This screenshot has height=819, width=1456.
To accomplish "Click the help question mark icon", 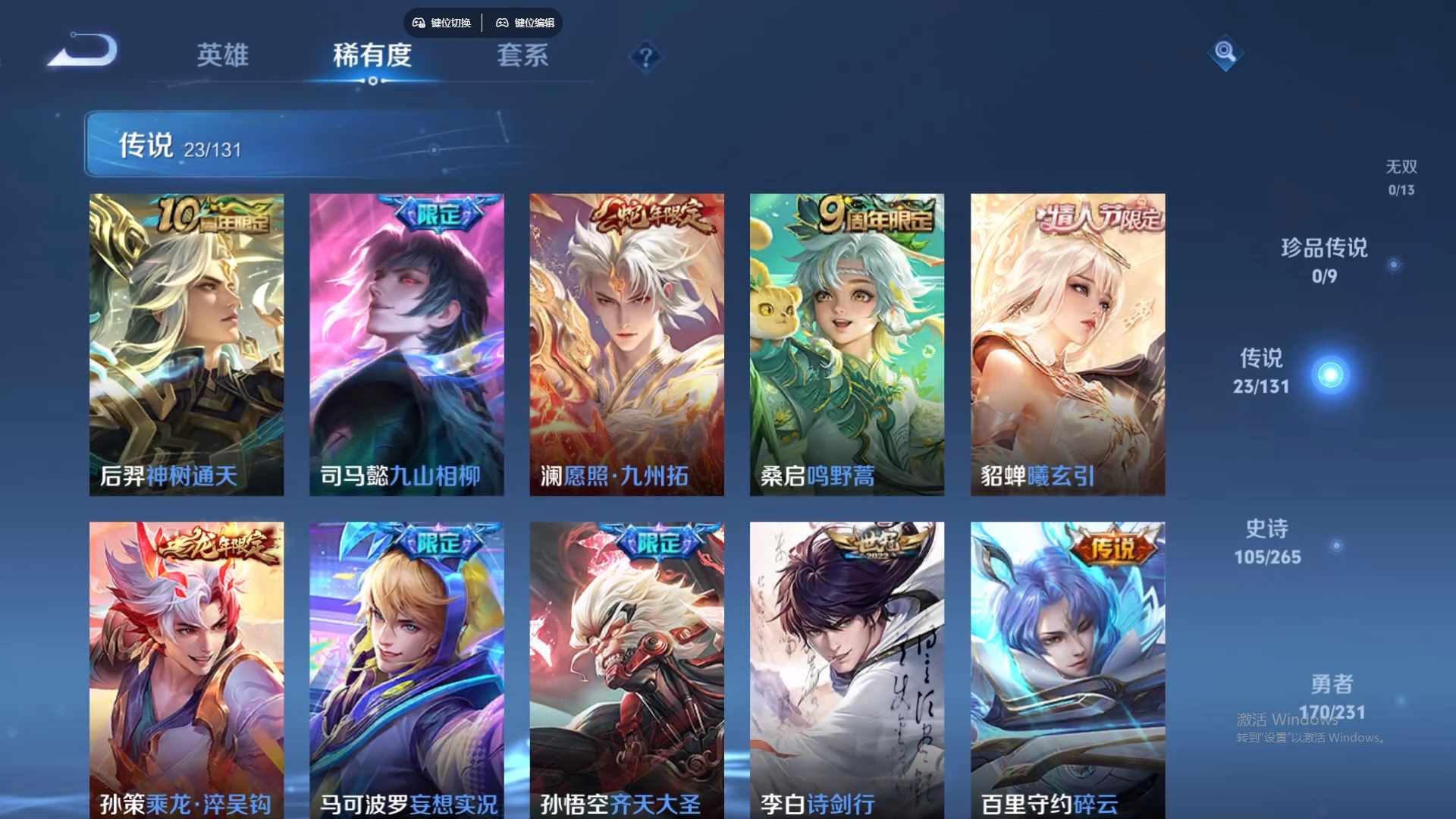I will (x=645, y=56).
